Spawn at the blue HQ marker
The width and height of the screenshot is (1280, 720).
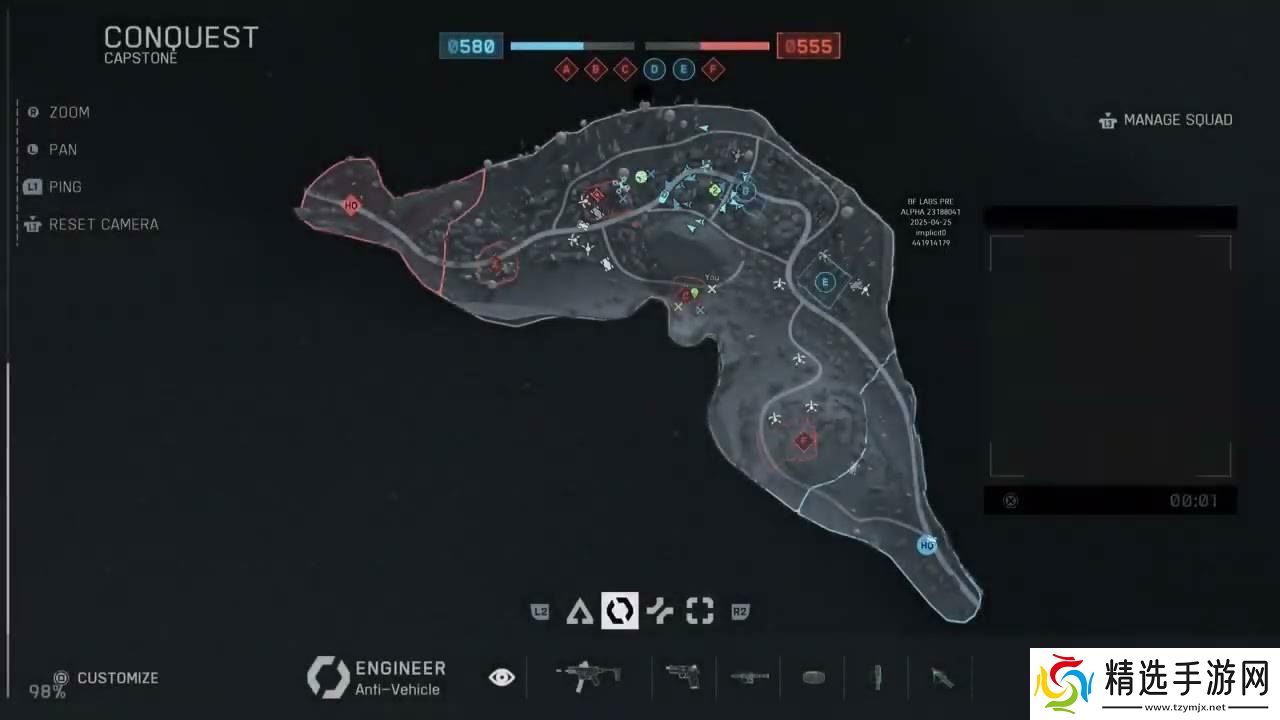coord(927,545)
